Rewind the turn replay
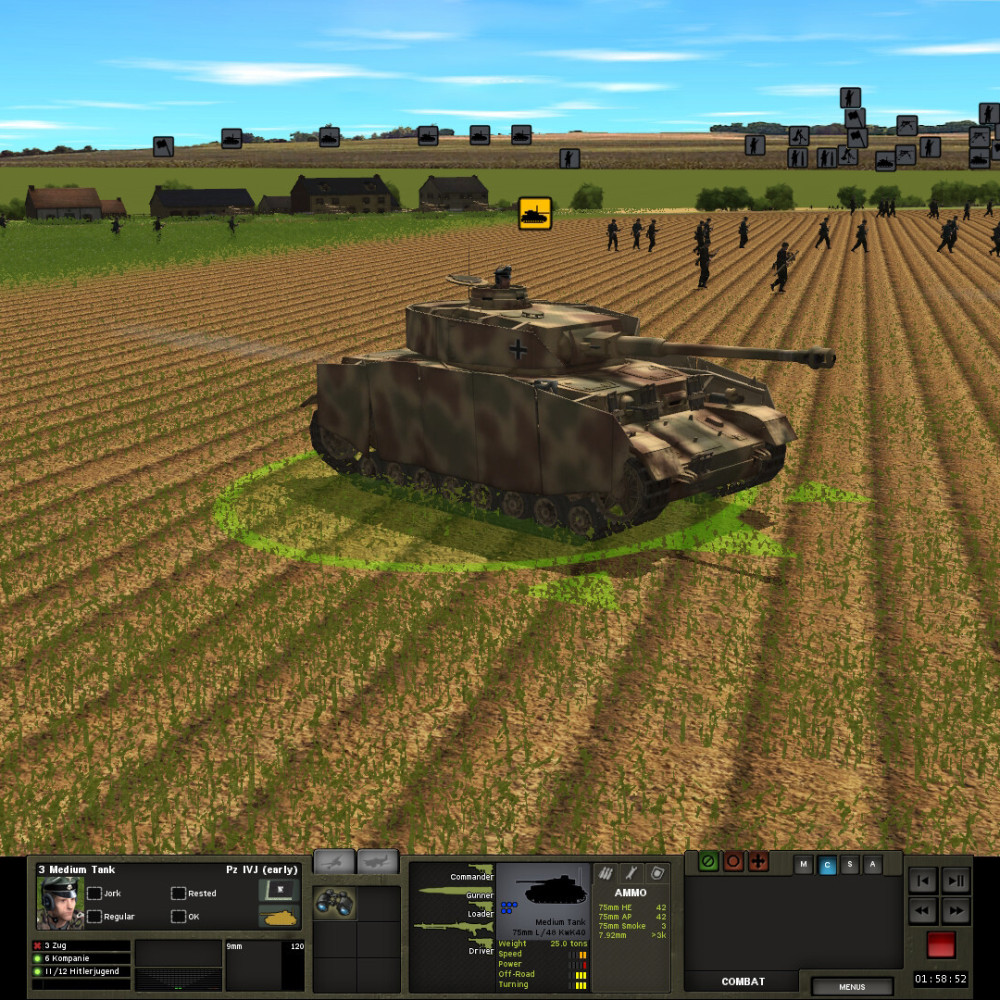The image size is (1000, 1000). pos(923,910)
